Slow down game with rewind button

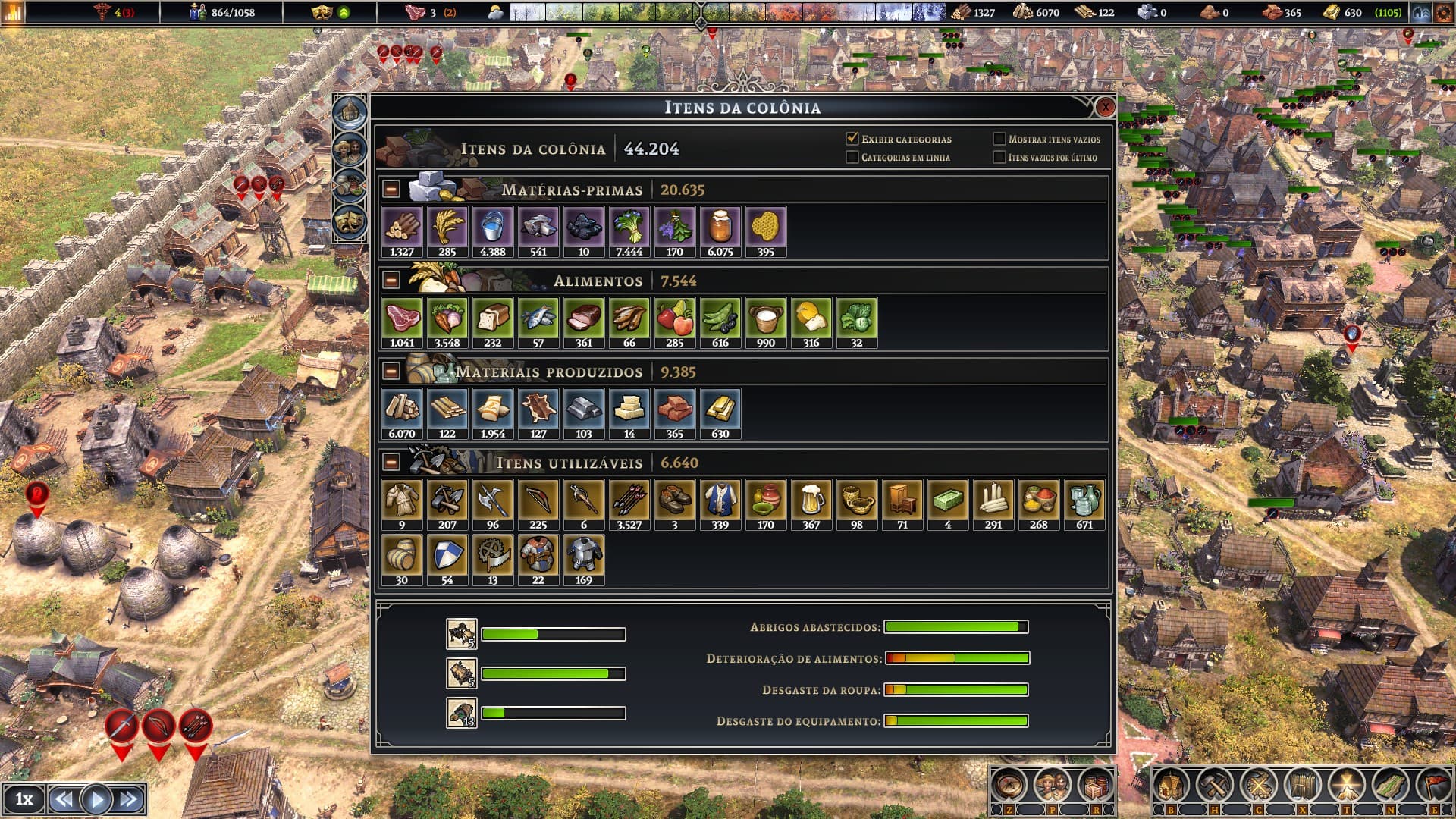point(64,799)
